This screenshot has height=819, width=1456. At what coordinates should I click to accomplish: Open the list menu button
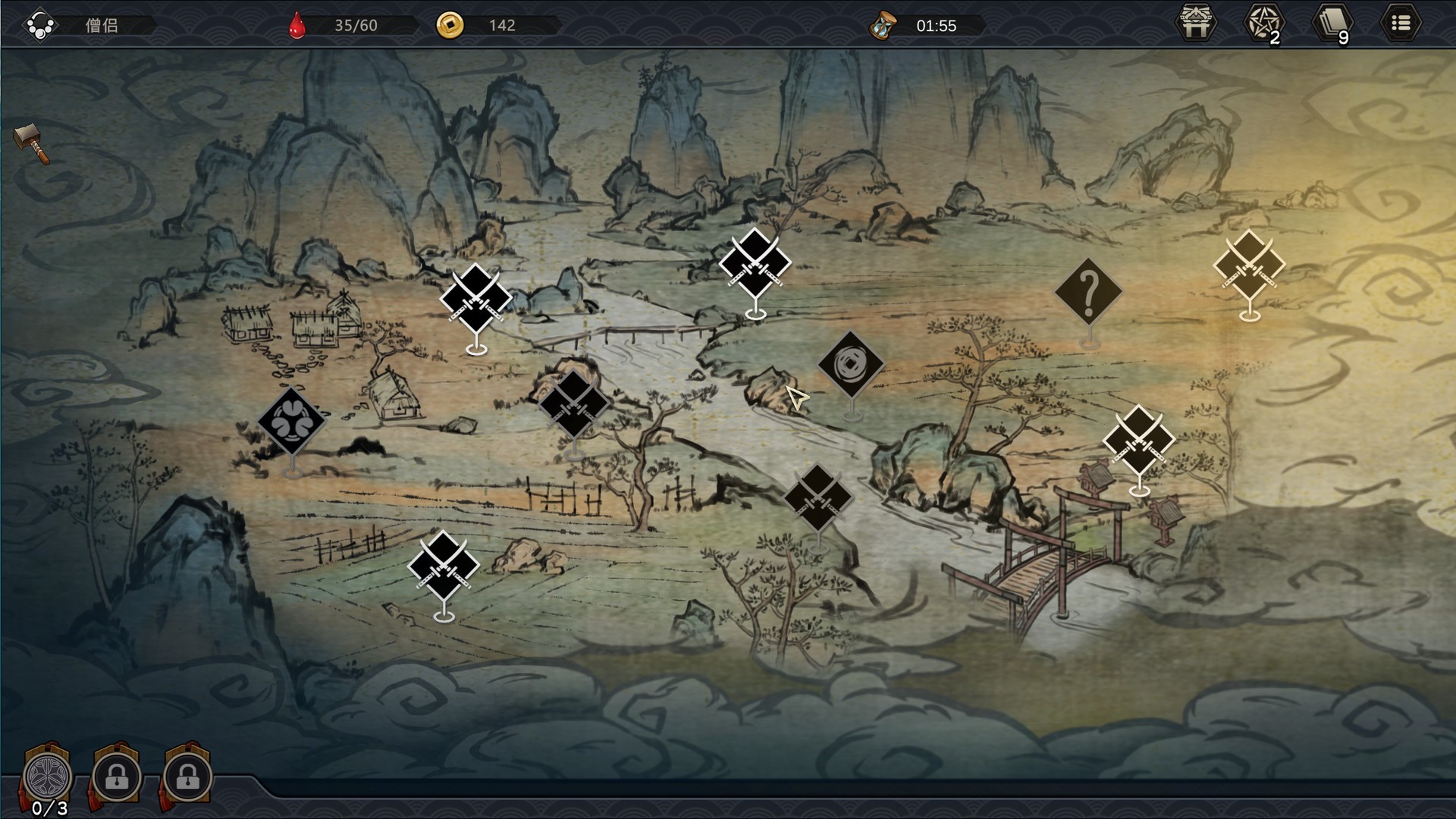coord(1400,24)
